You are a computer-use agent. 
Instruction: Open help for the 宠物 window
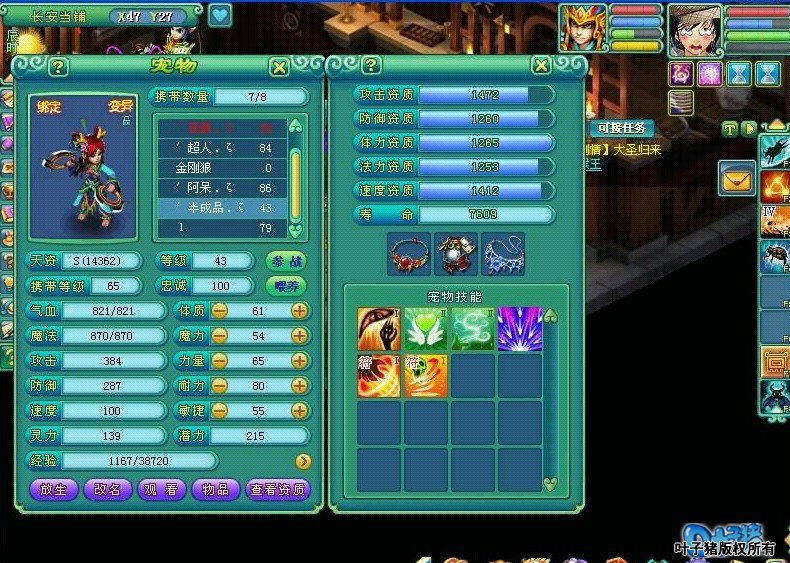(x=58, y=67)
